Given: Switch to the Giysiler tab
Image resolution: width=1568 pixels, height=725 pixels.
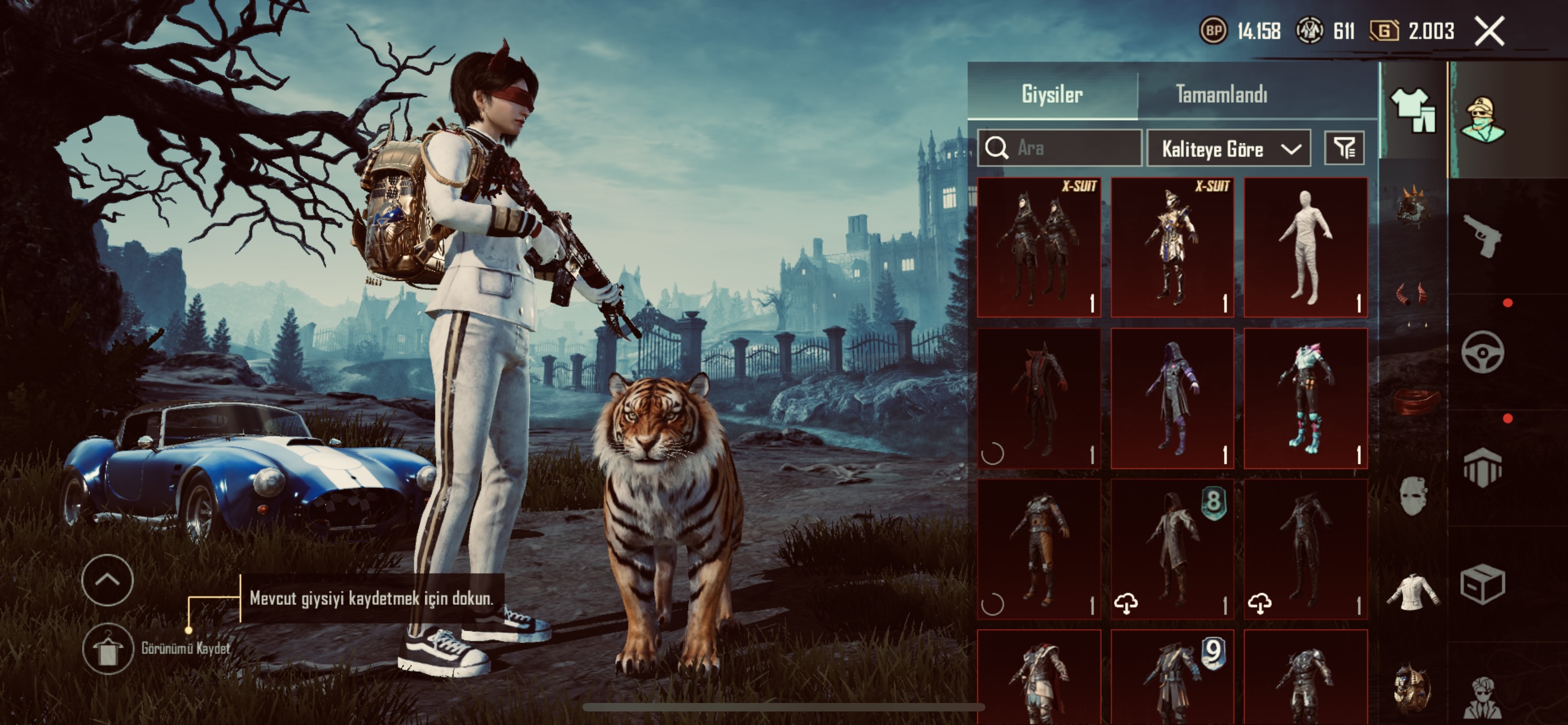Looking at the screenshot, I should [1052, 94].
